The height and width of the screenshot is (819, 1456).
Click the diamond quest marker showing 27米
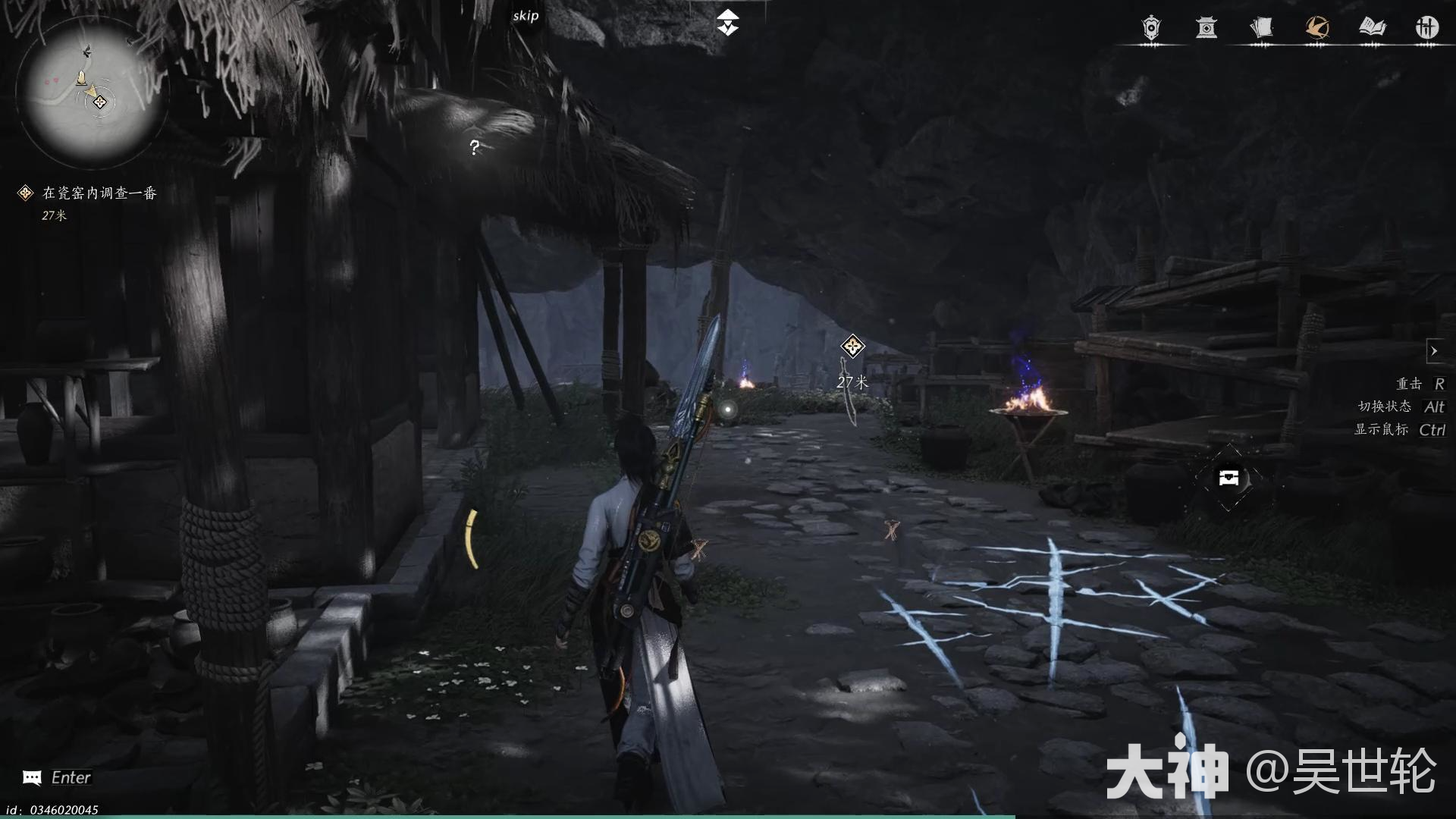tap(852, 347)
